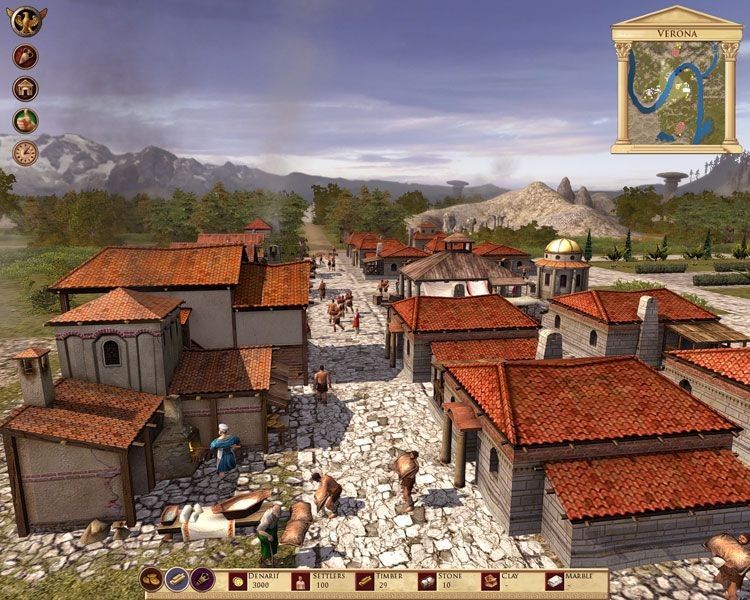Open the building construction temple icon

click(24, 88)
